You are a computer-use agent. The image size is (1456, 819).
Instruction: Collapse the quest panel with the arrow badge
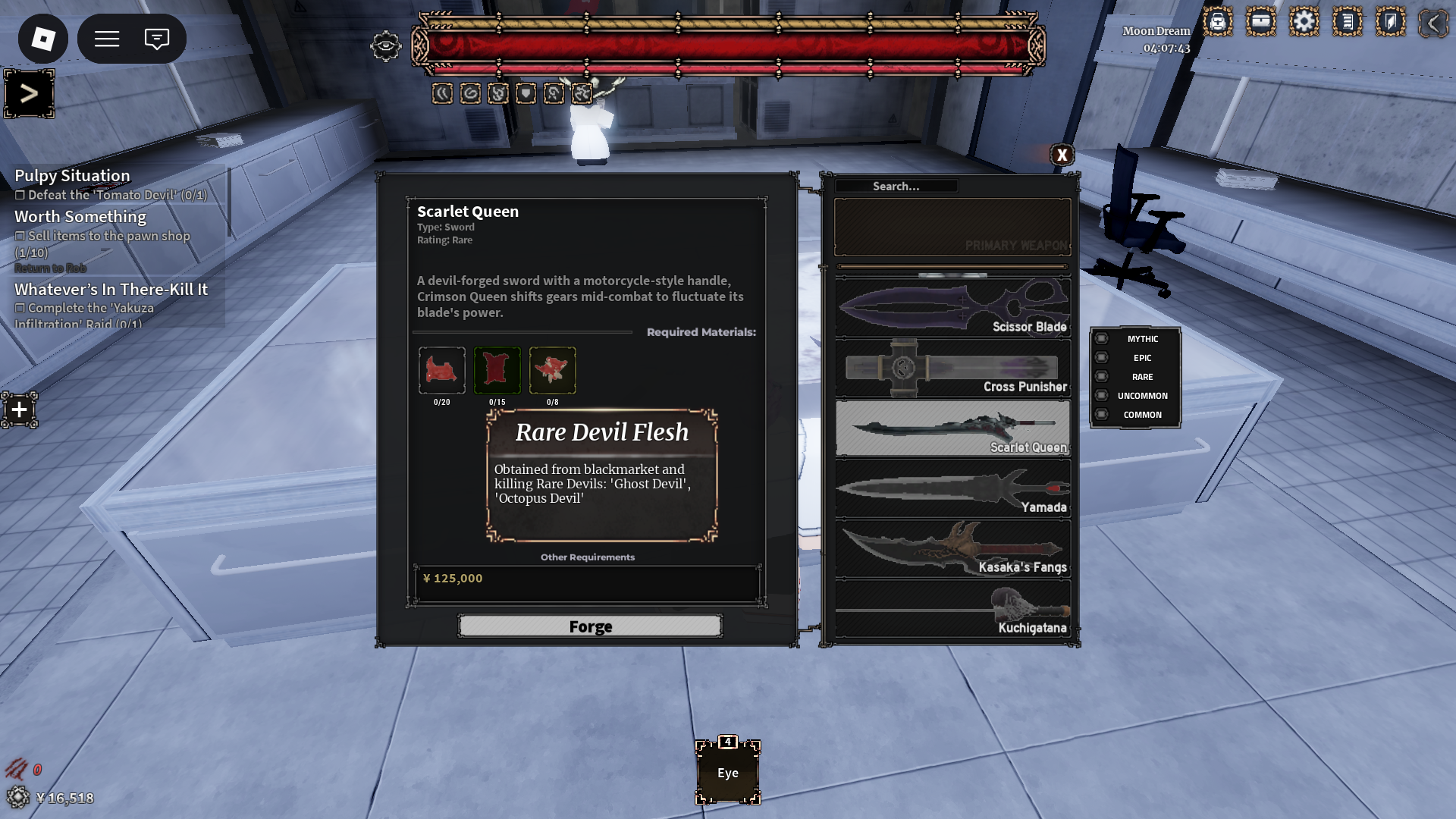click(x=29, y=93)
